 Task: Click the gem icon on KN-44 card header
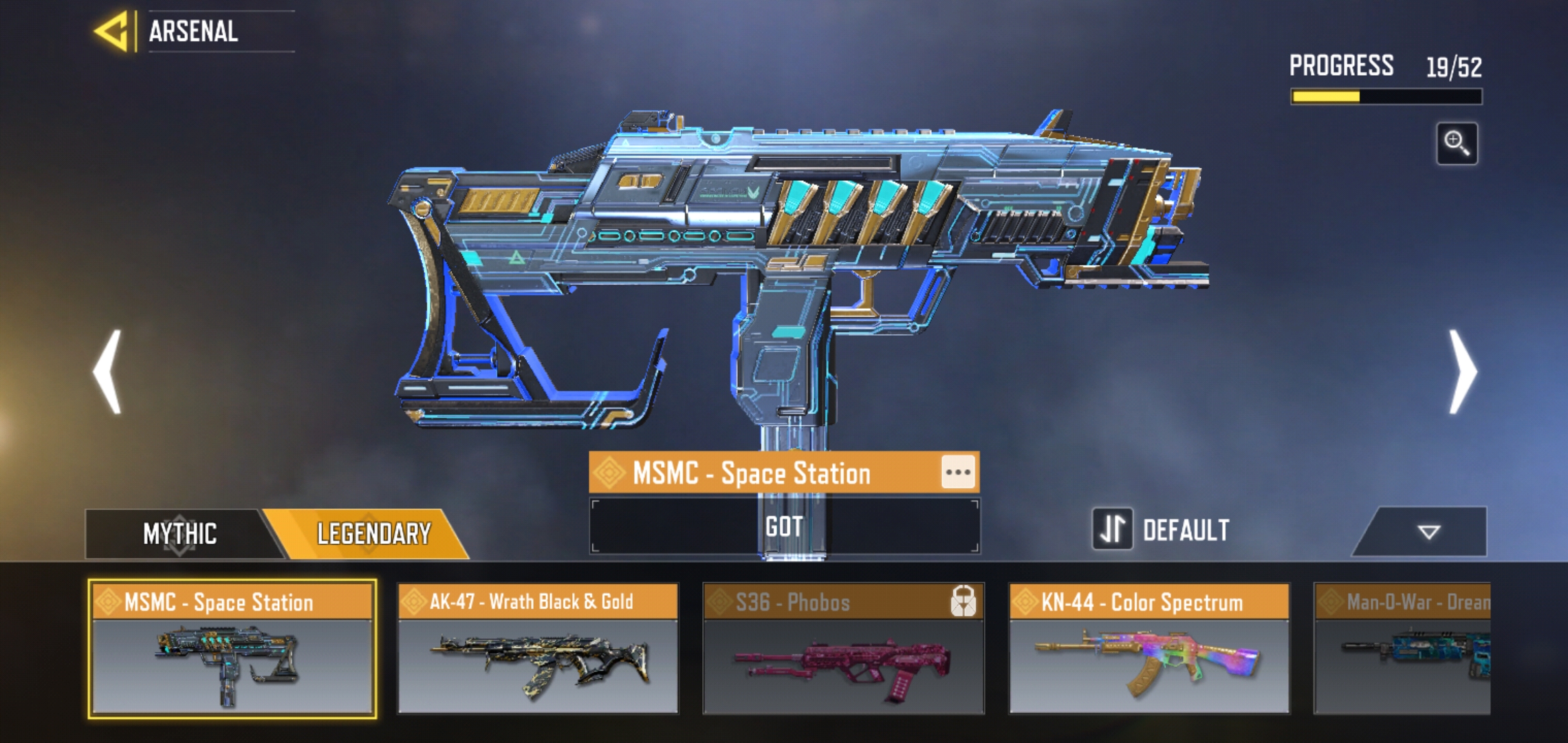(1024, 603)
